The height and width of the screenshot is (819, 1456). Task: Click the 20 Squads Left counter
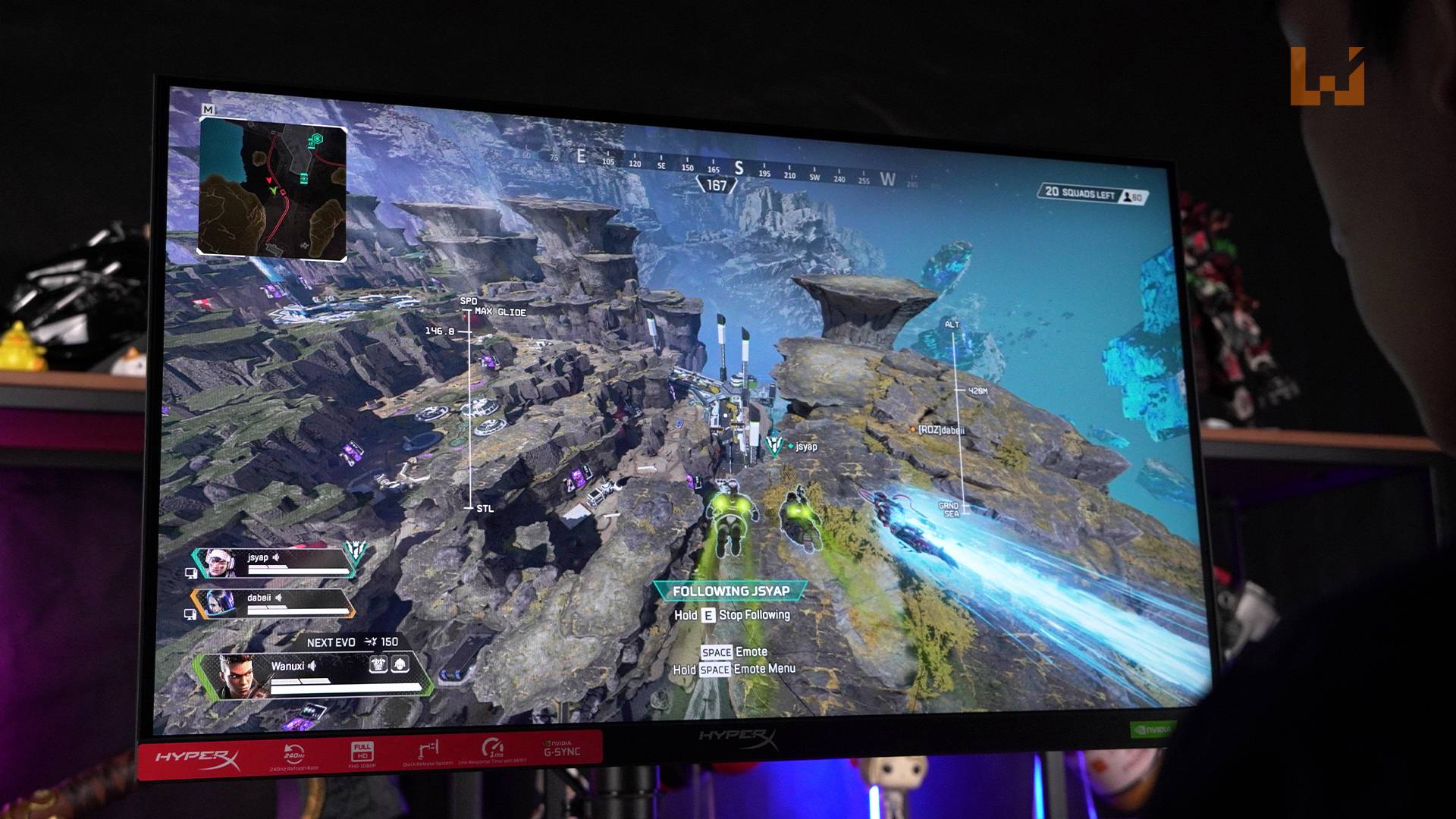click(1080, 193)
